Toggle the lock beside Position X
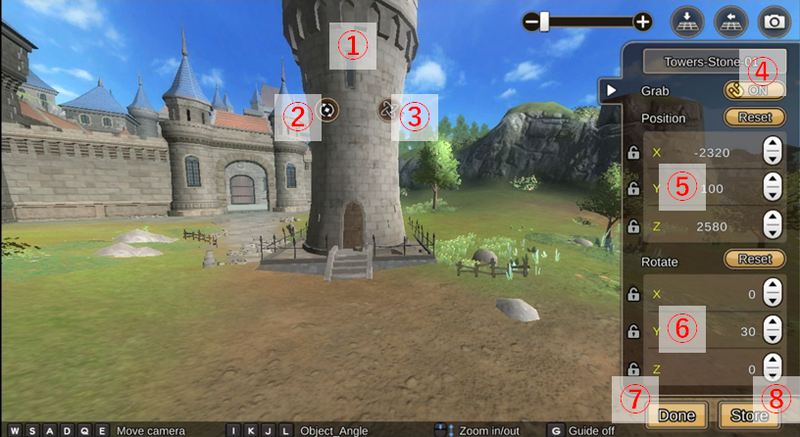Viewport: 800px width, 437px height. pos(633,153)
